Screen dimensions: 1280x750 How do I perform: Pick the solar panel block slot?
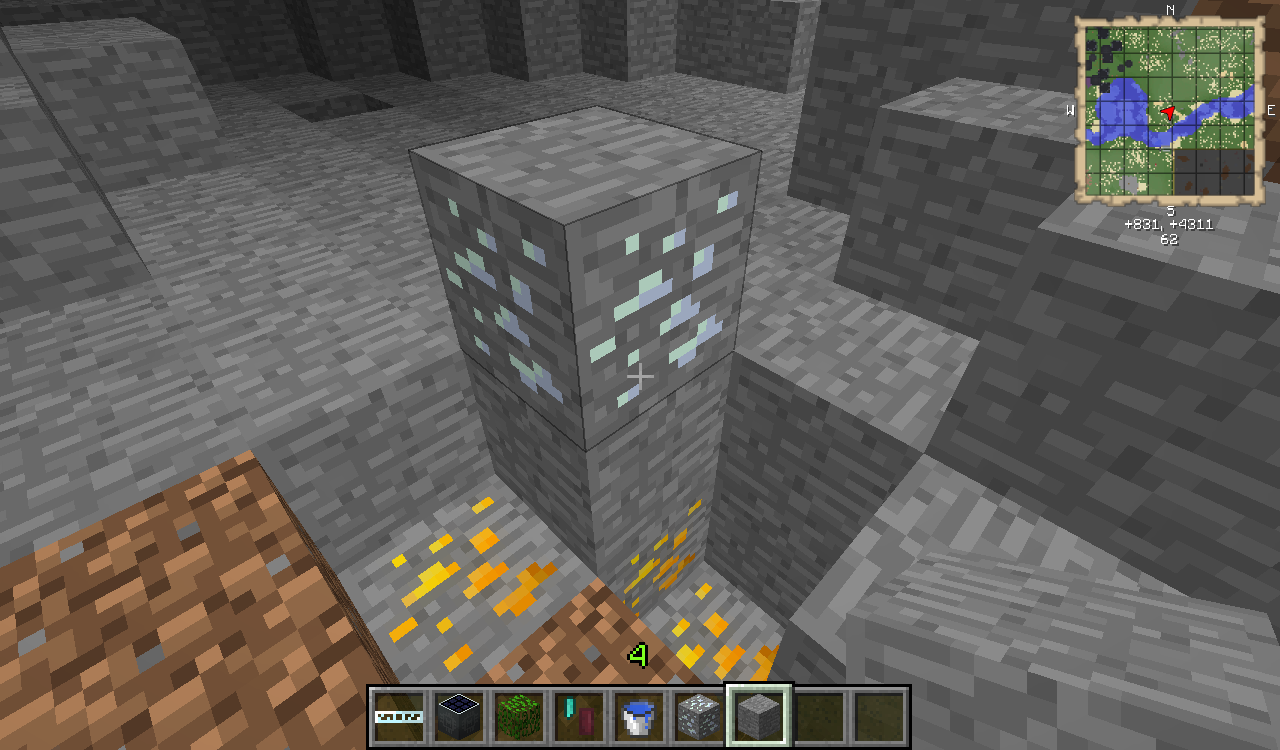461,716
